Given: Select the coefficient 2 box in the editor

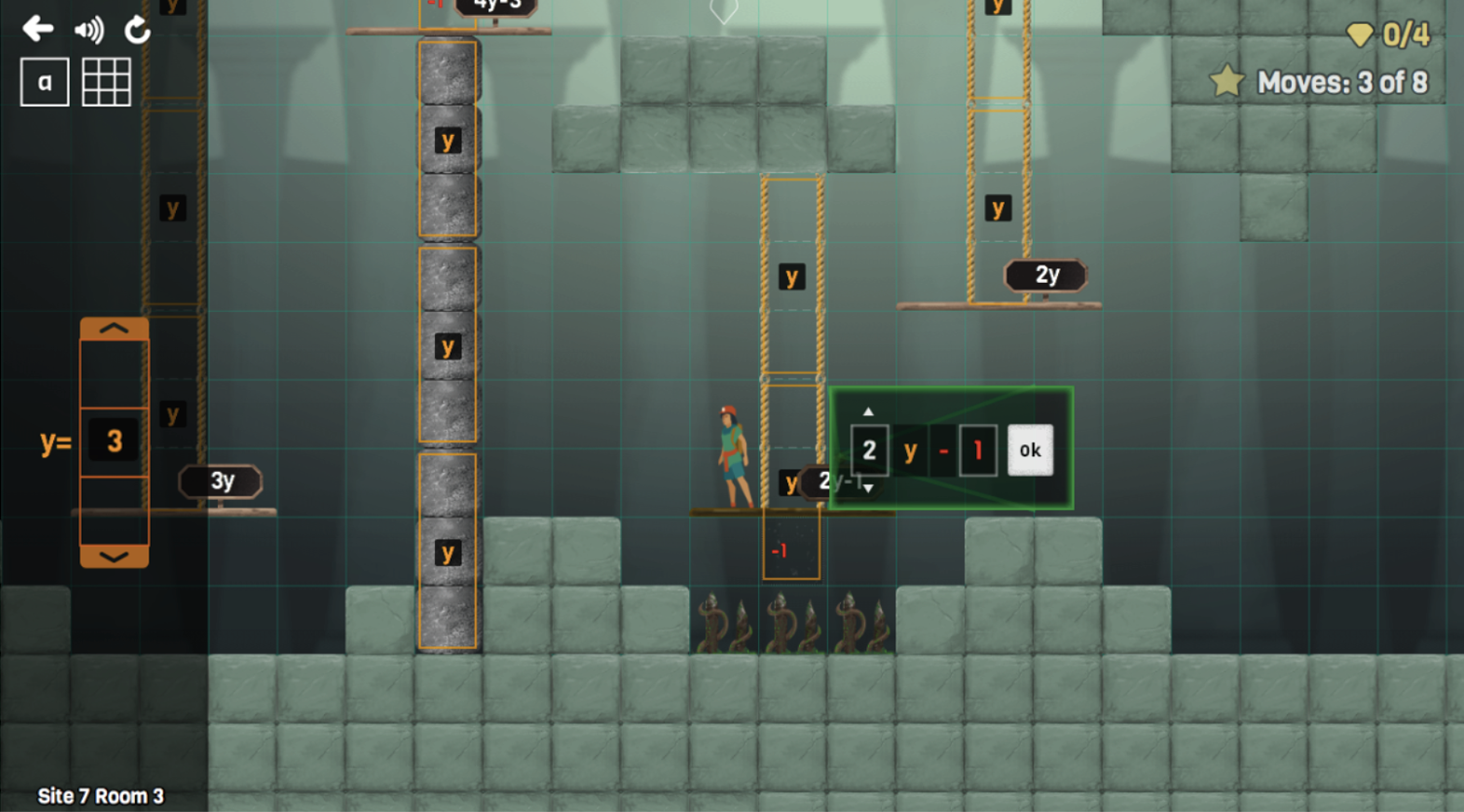Looking at the screenshot, I should [869, 451].
